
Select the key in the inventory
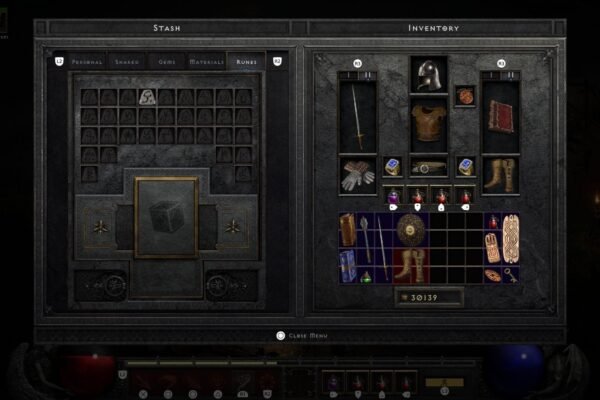511,275
